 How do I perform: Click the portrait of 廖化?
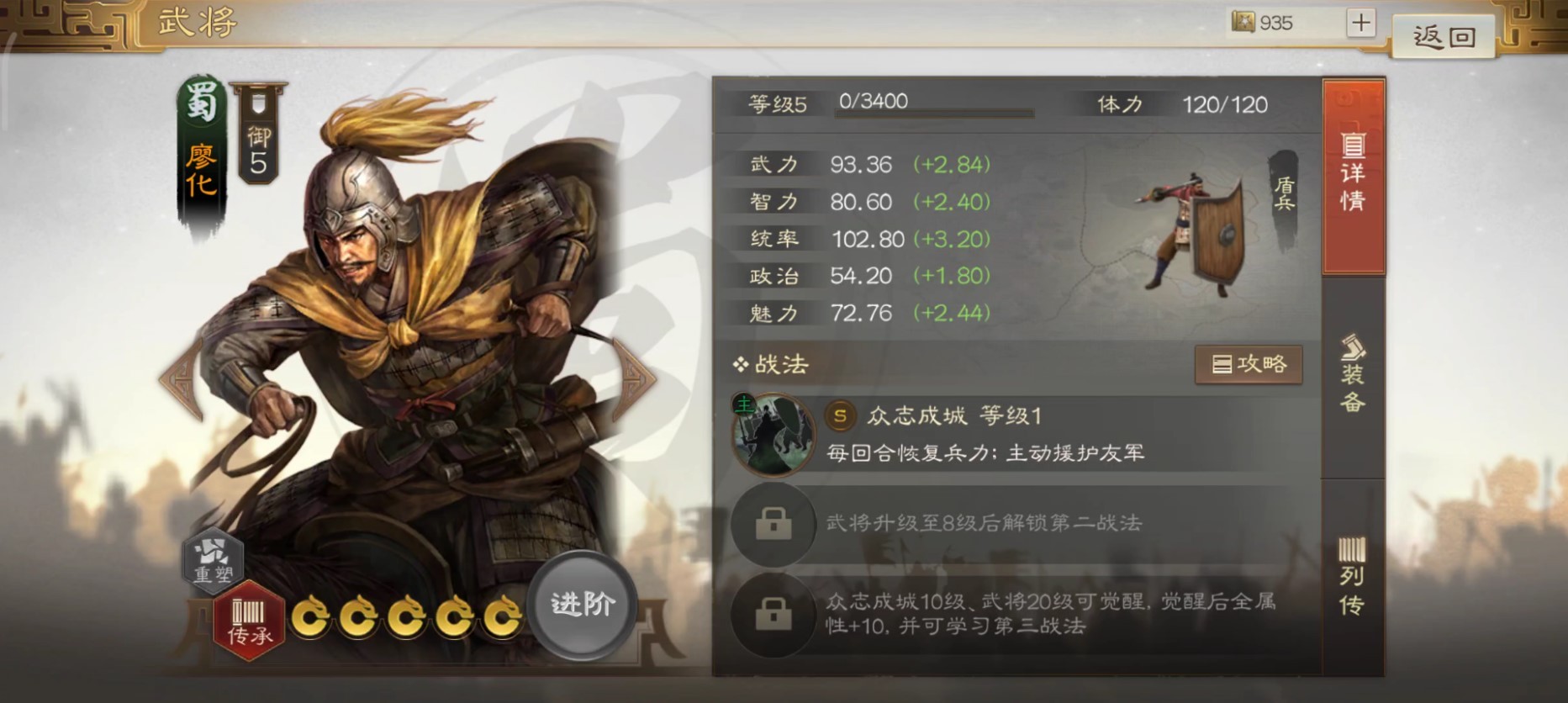click(378, 336)
